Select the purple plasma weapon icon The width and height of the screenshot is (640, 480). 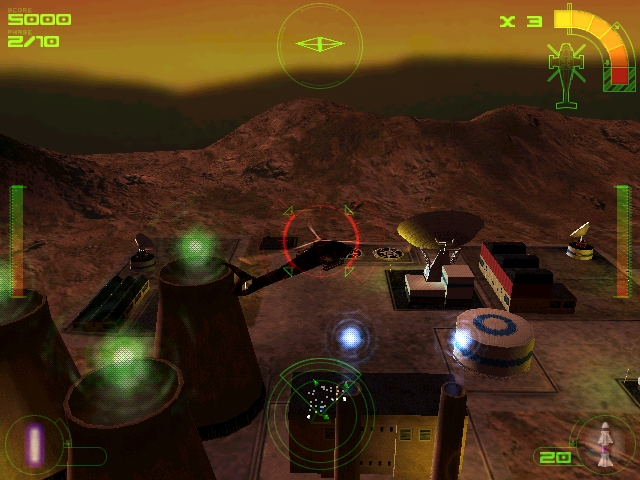click(35, 443)
